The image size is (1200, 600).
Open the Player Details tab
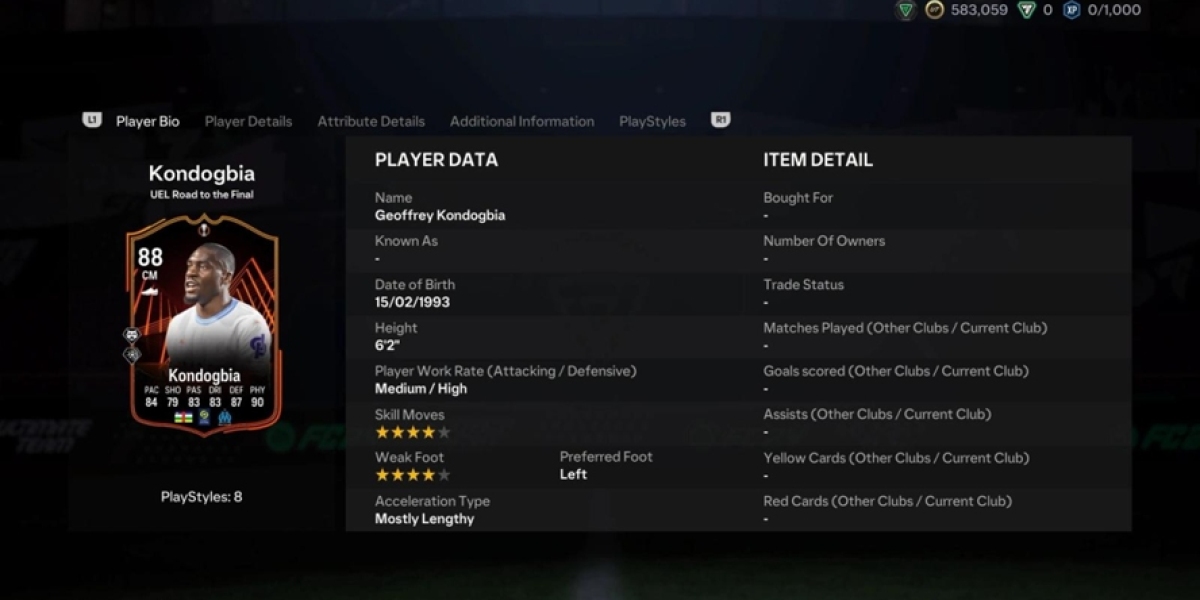248,121
